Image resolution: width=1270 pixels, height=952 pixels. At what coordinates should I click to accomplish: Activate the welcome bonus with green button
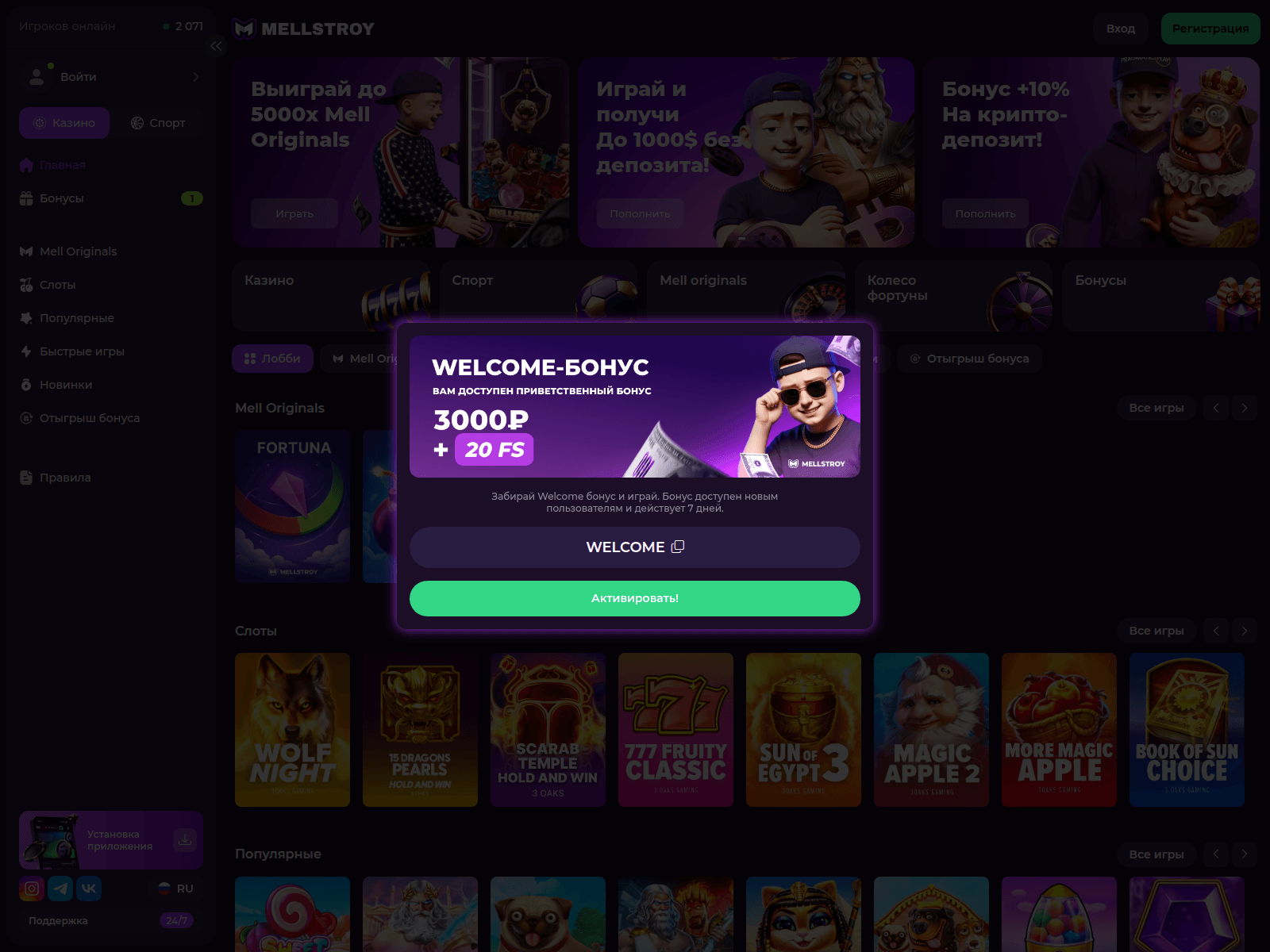(x=634, y=598)
